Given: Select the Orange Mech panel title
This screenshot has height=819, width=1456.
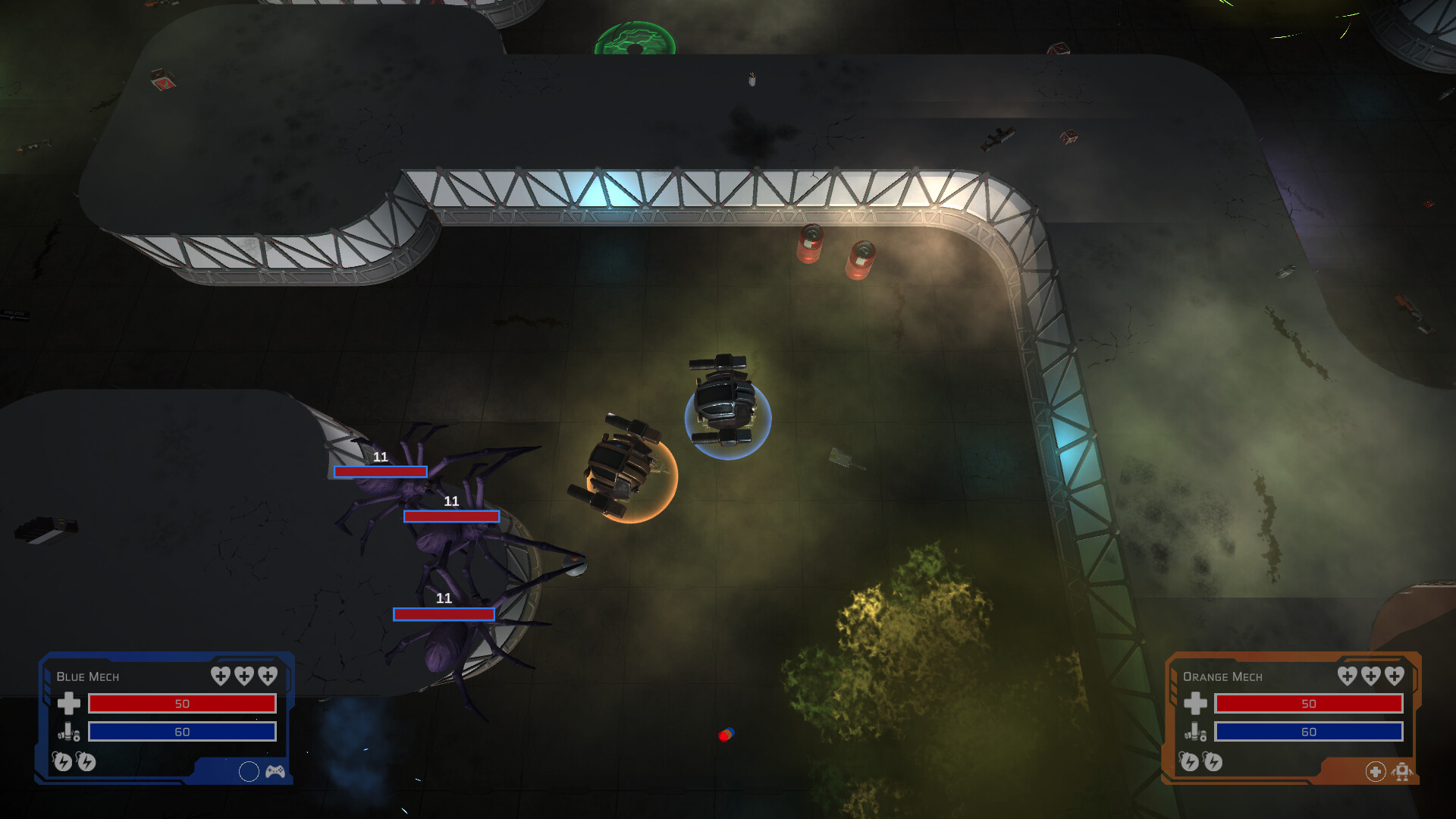Looking at the screenshot, I should (1222, 676).
